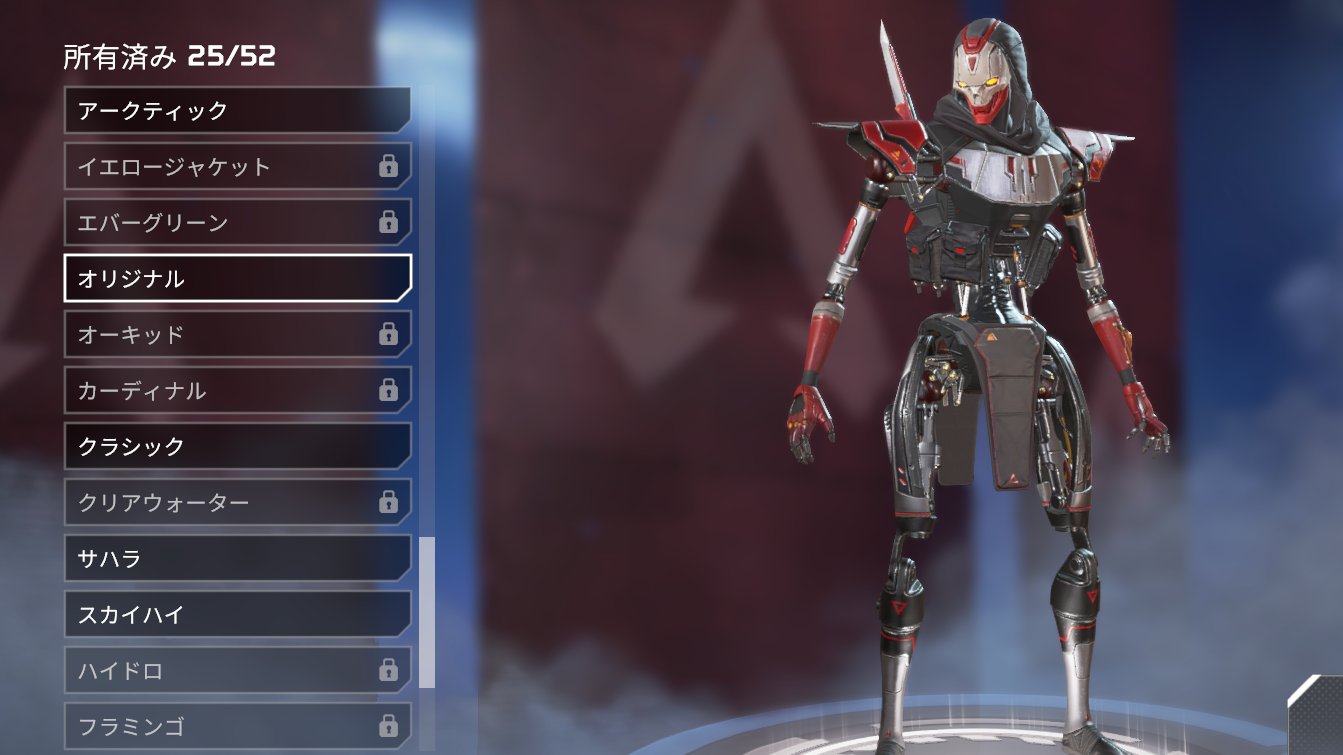Select the locked クリアウォーター skin
1343x755 pixels.
237,502
